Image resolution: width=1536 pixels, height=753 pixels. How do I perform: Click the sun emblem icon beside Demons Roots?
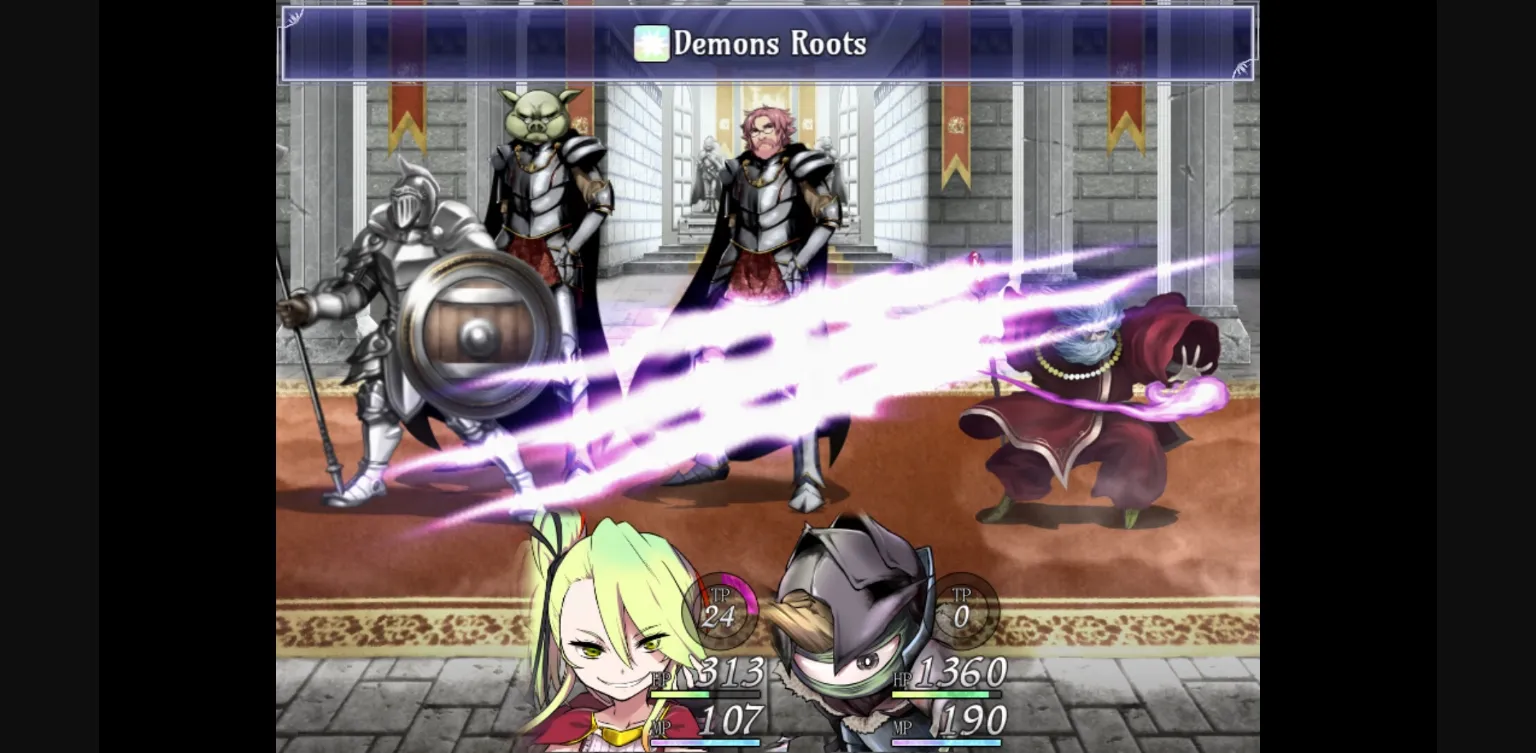[x=651, y=44]
